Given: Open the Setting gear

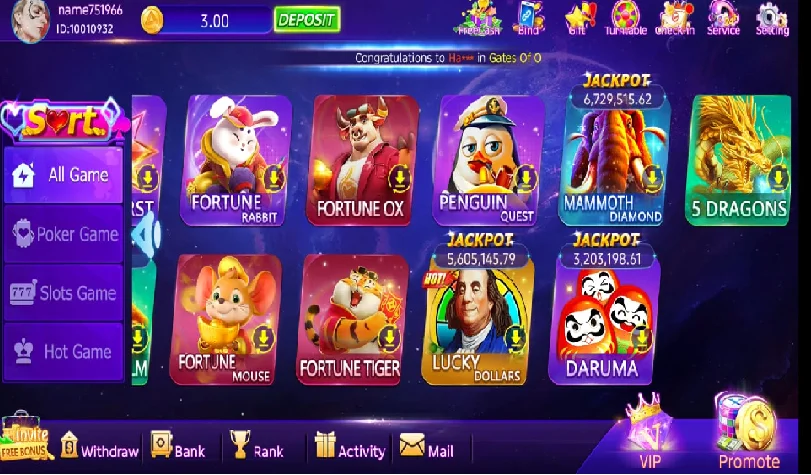Looking at the screenshot, I should pyautogui.click(x=772, y=17).
